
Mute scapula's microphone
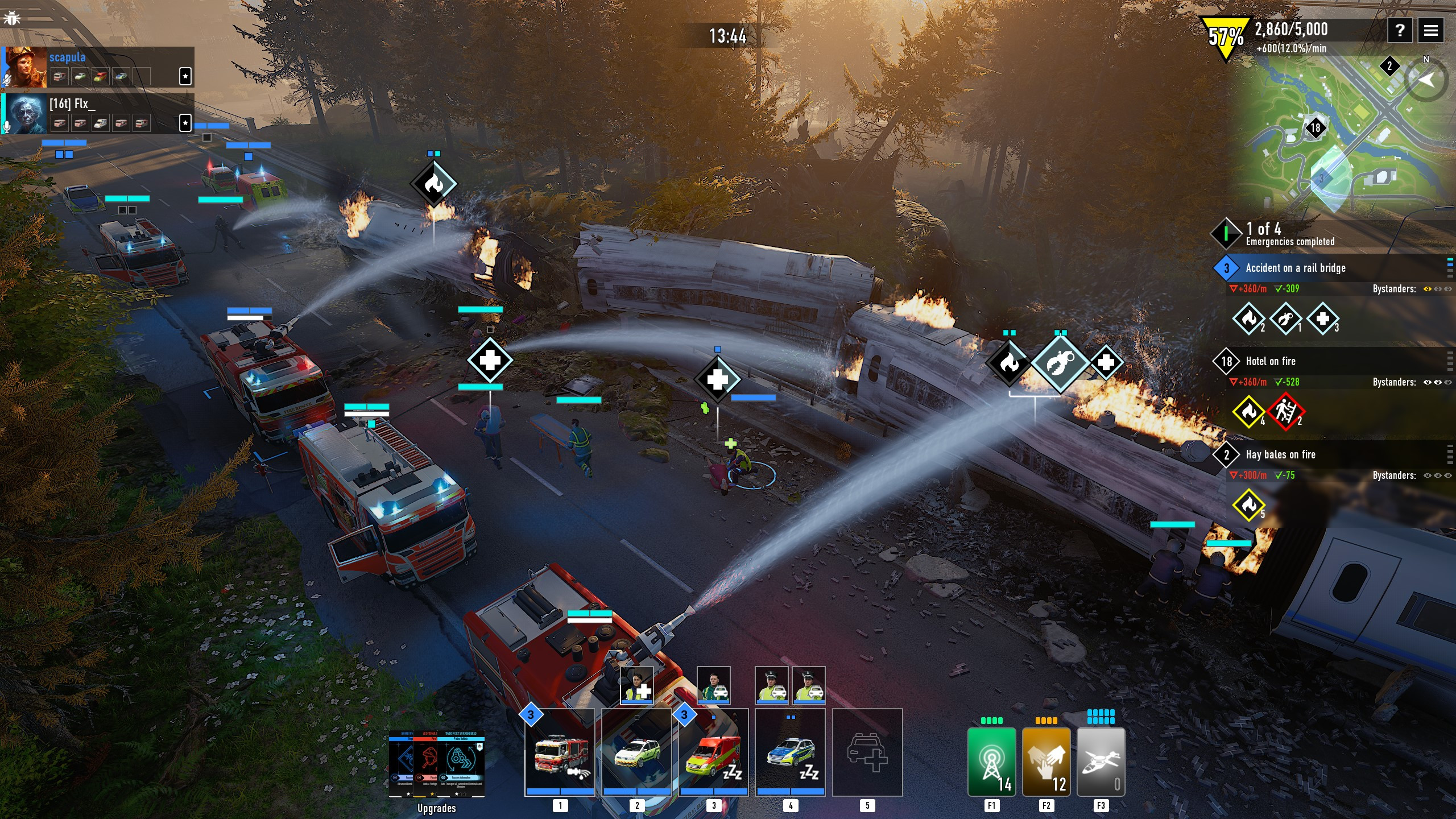7,78
